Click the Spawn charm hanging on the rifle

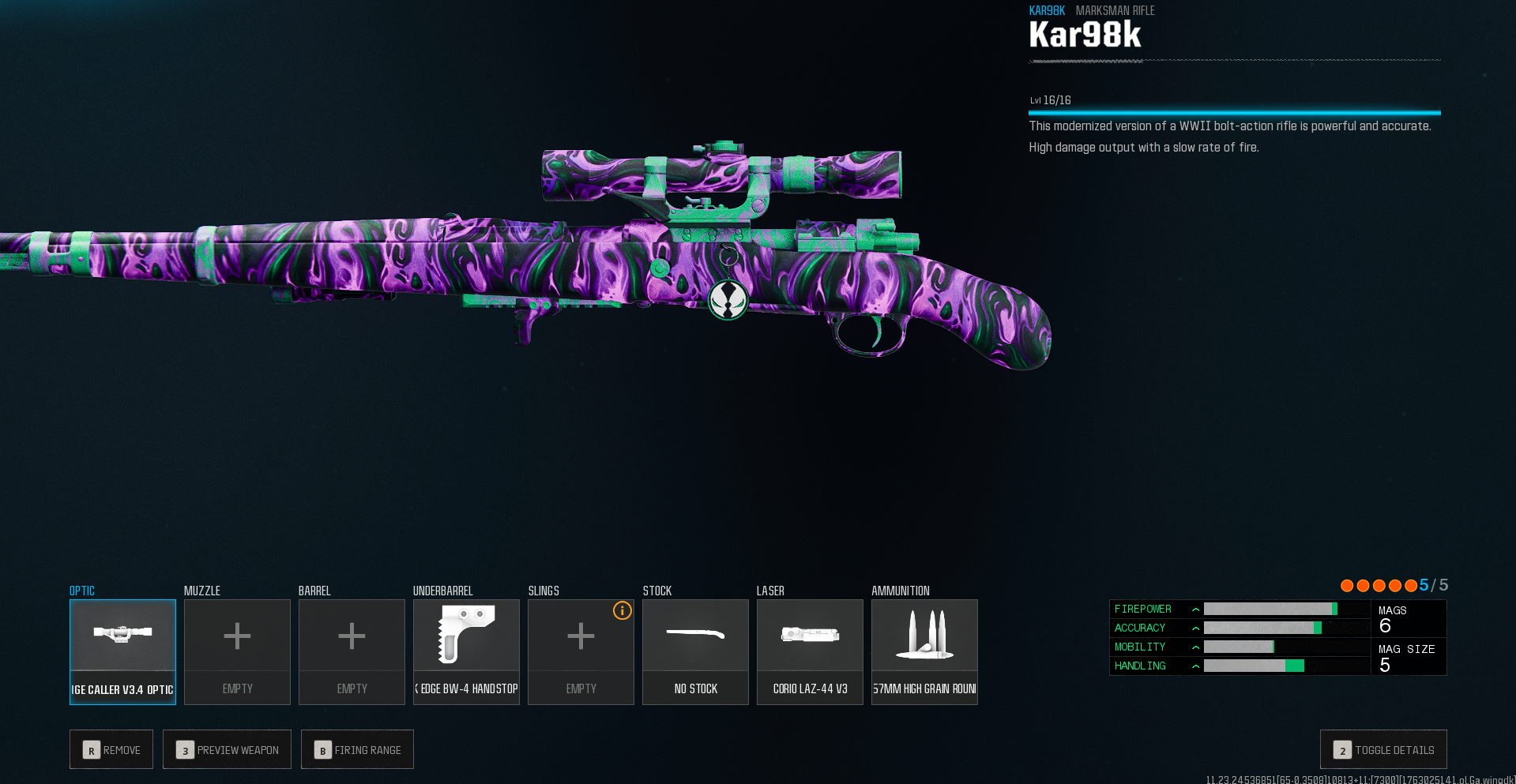point(728,301)
